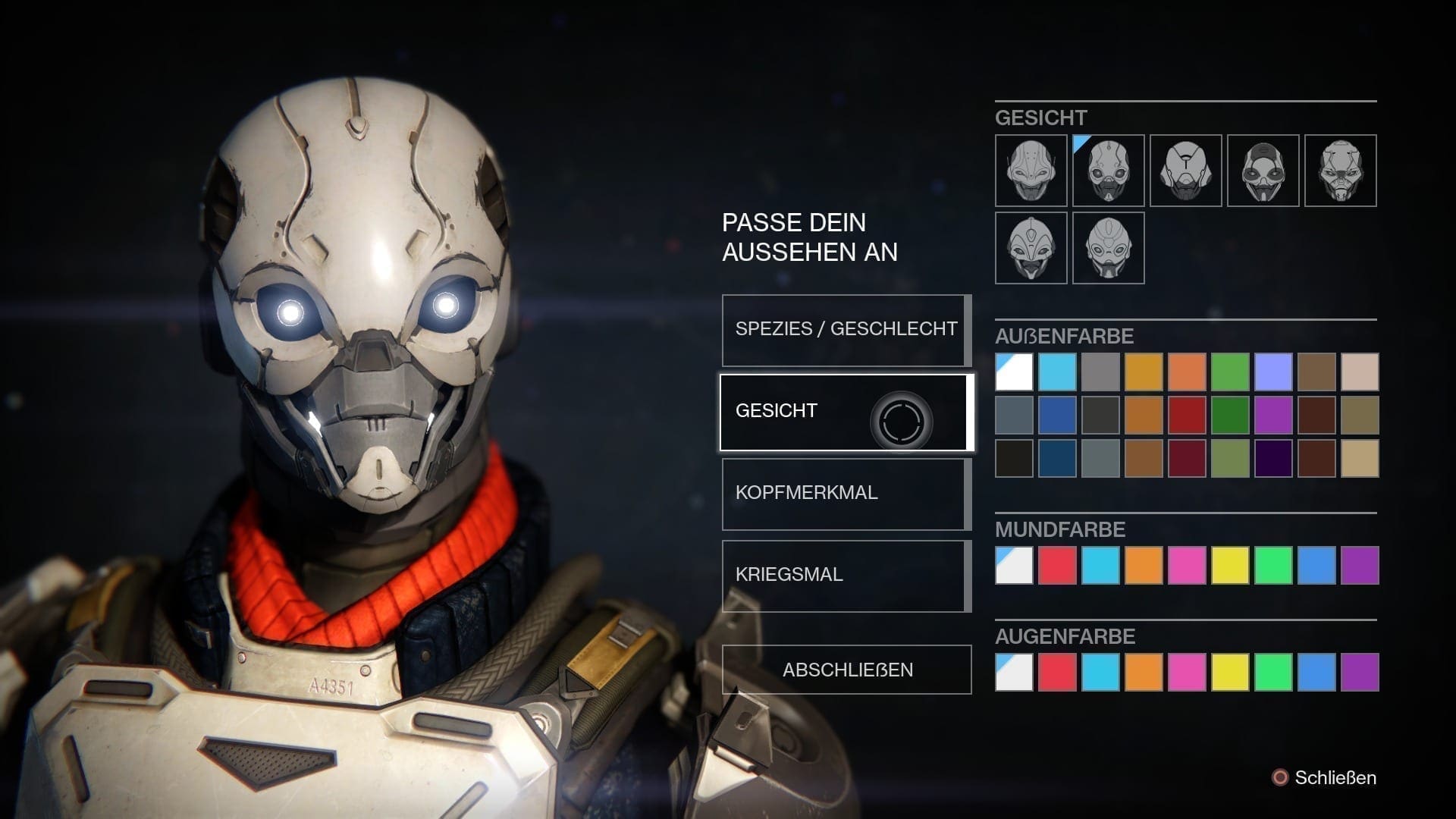Select the bright green Außenfarbe swatch
1456x819 pixels.
(1230, 372)
